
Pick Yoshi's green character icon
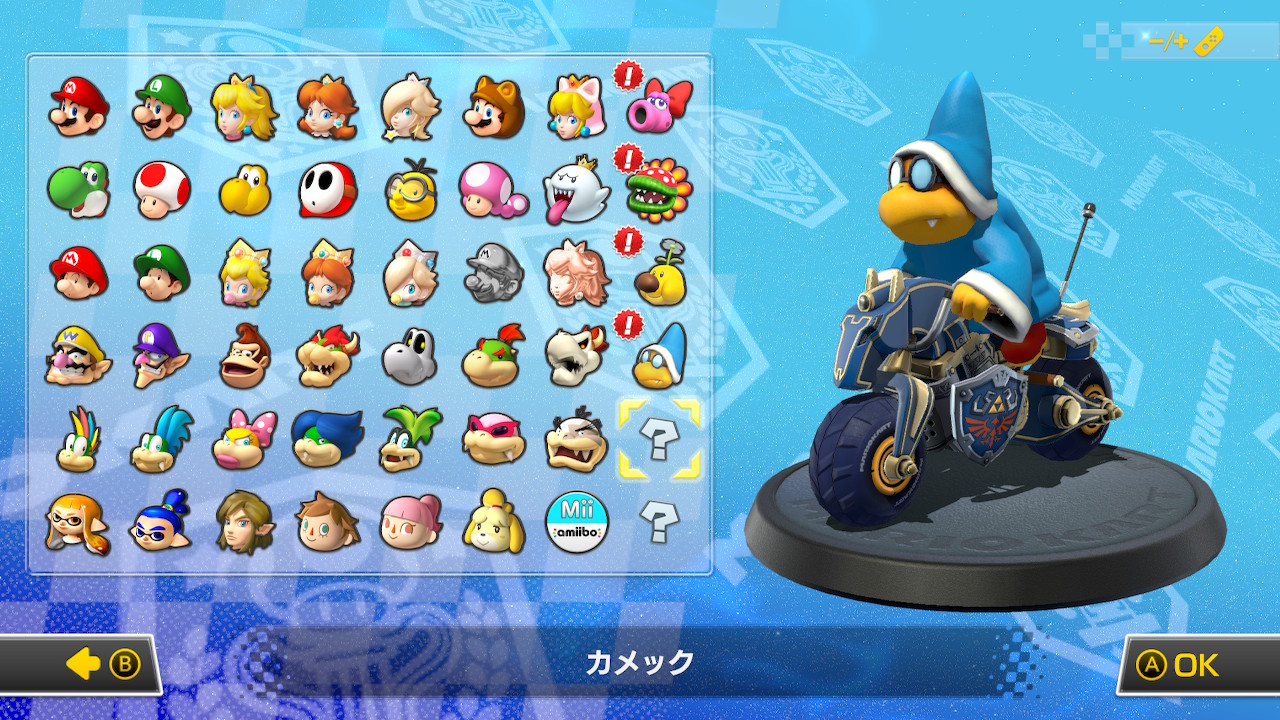77,189
